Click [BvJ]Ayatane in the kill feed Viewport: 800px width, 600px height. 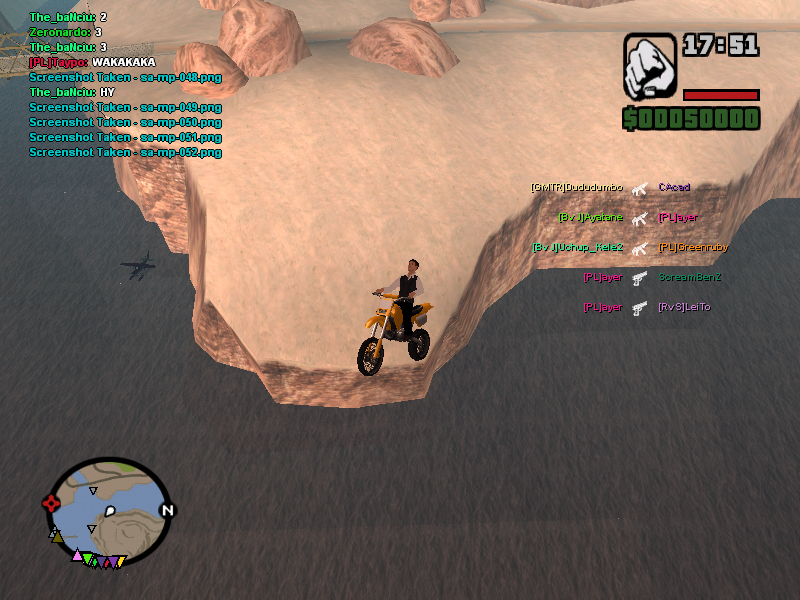click(591, 217)
